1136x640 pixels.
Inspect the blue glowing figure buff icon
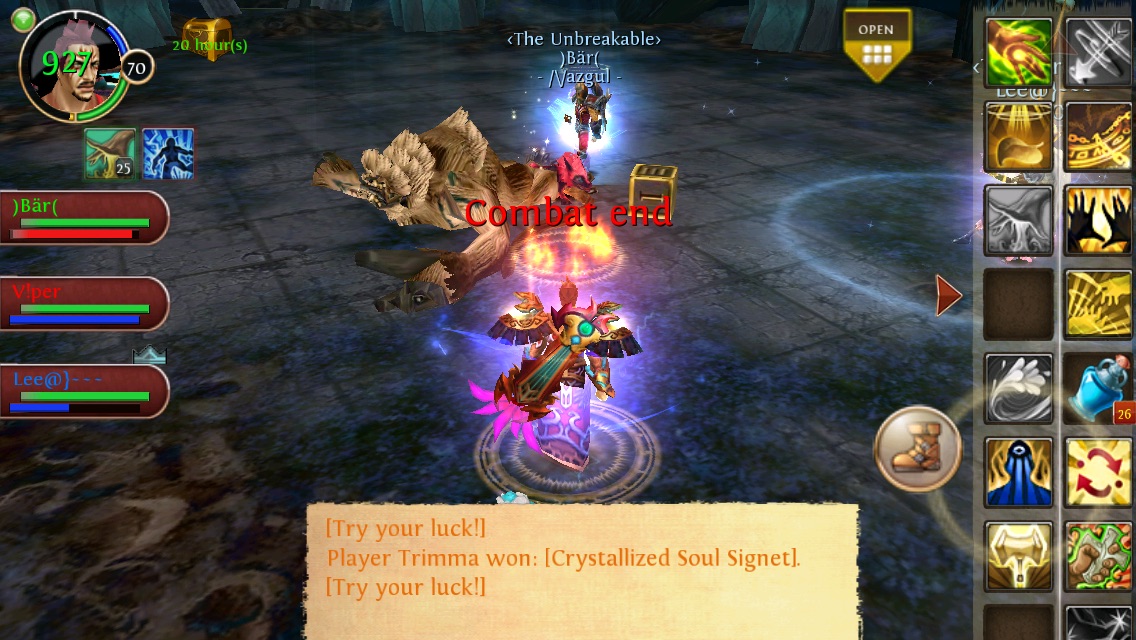167,154
